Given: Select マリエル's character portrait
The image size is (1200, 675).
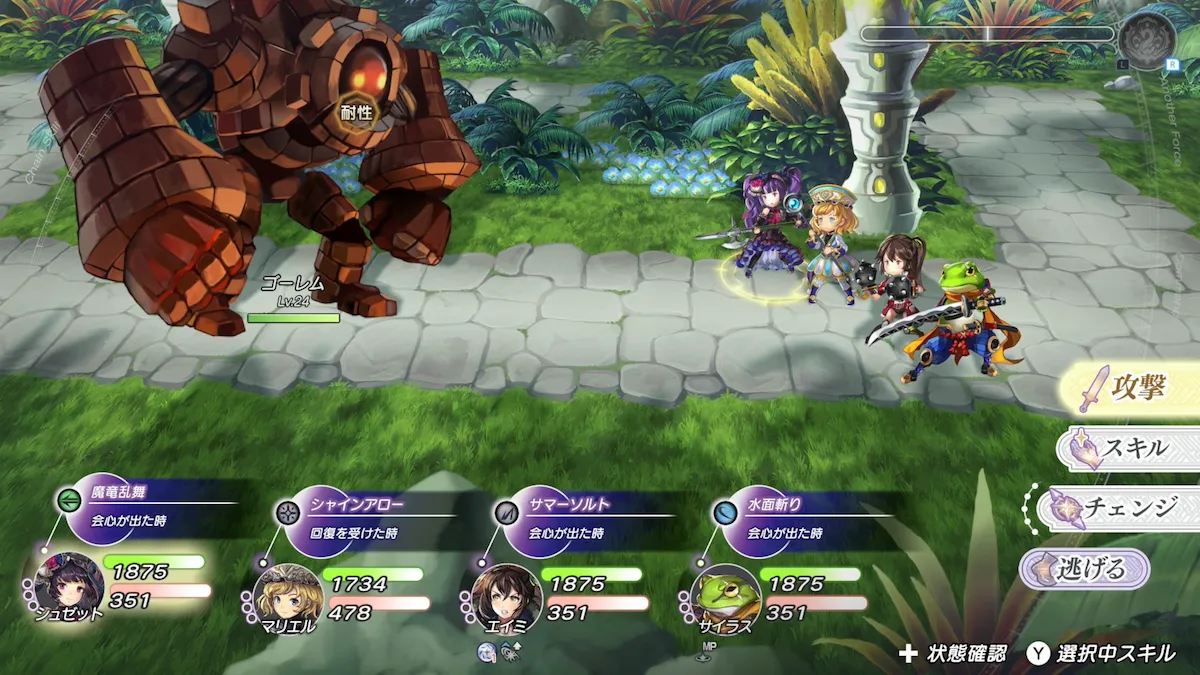Looking at the screenshot, I should click(288, 598).
